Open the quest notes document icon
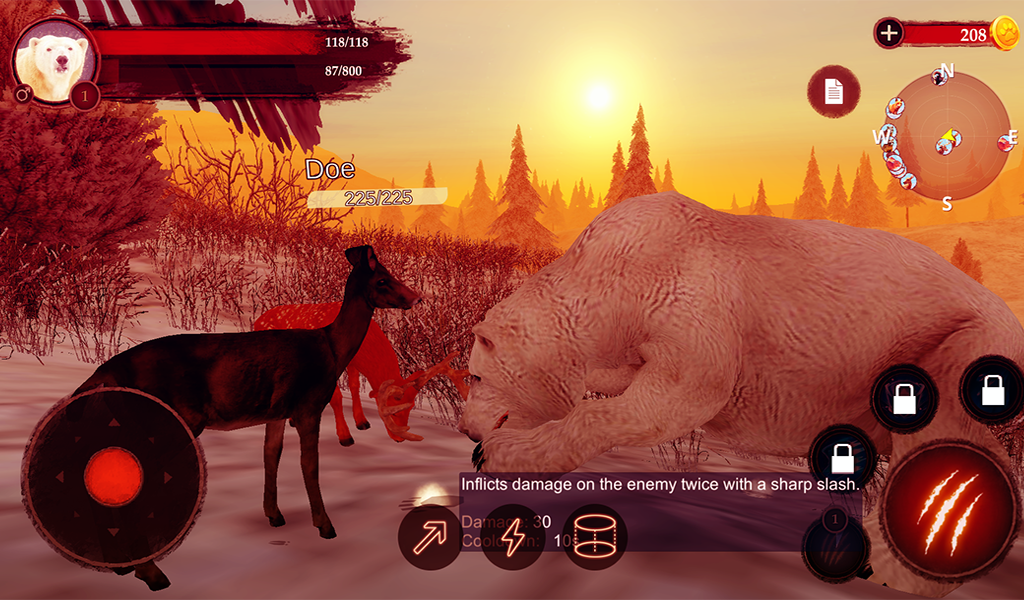The height and width of the screenshot is (600, 1024). pyautogui.click(x=834, y=92)
